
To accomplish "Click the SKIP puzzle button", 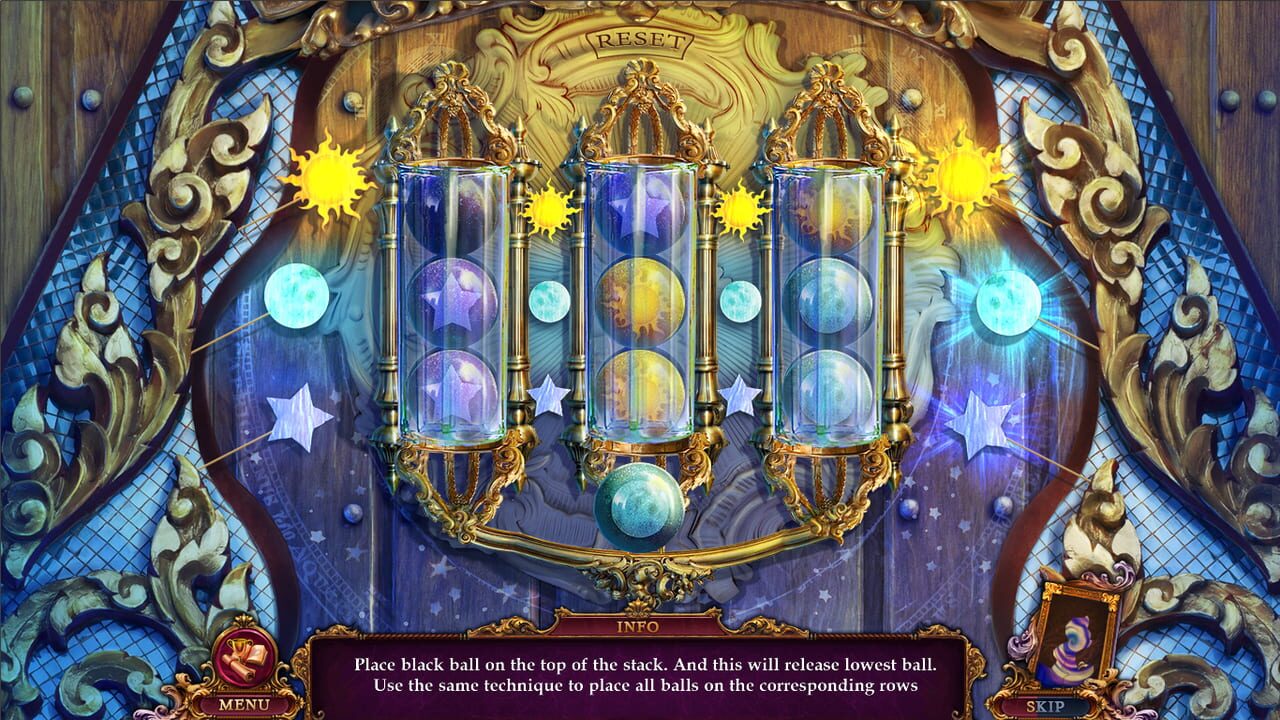I will (x=1045, y=705).
